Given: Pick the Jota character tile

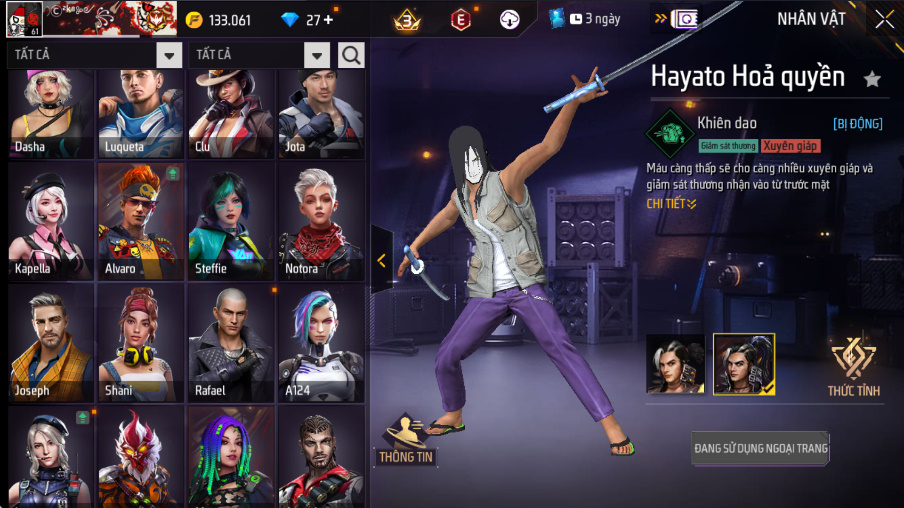Looking at the screenshot, I should (321, 112).
